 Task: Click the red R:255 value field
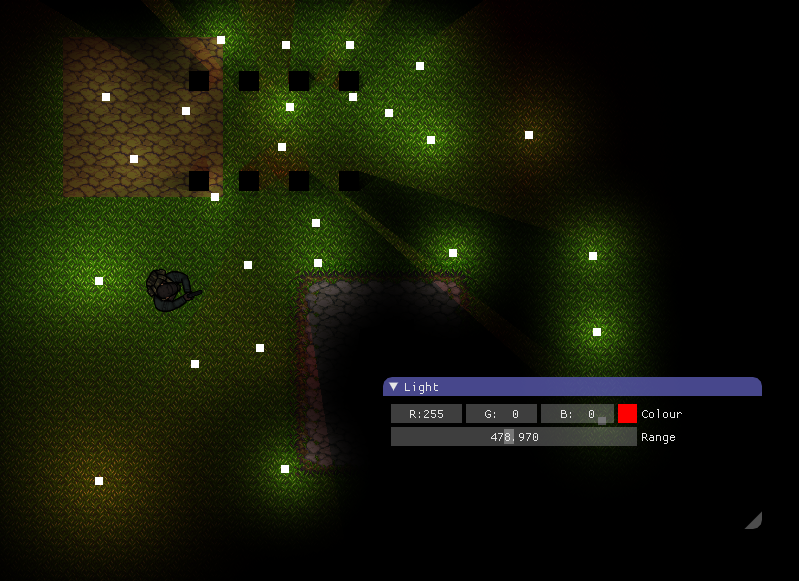click(x=427, y=414)
